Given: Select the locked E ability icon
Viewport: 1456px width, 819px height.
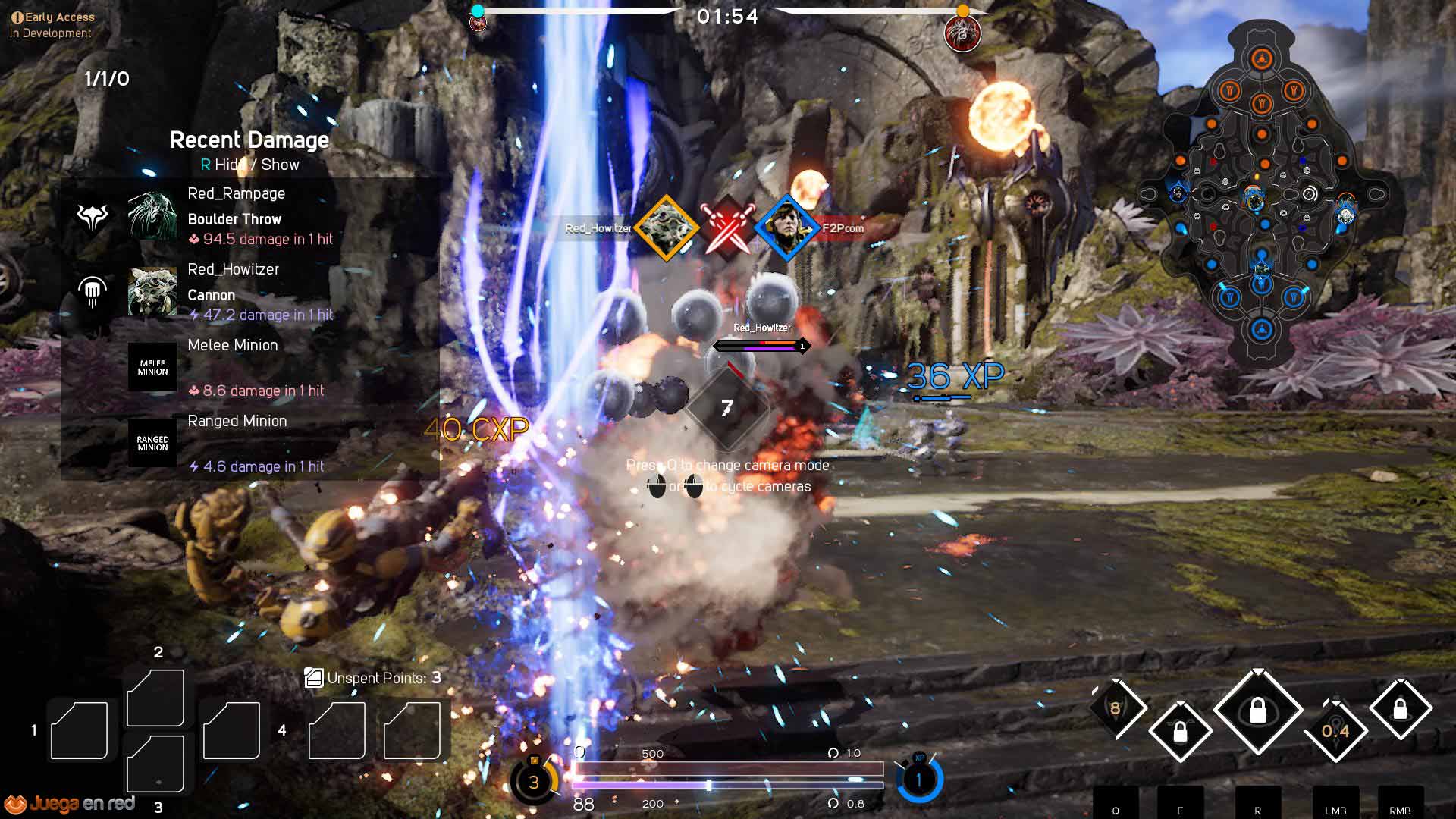Looking at the screenshot, I should 1180,732.
